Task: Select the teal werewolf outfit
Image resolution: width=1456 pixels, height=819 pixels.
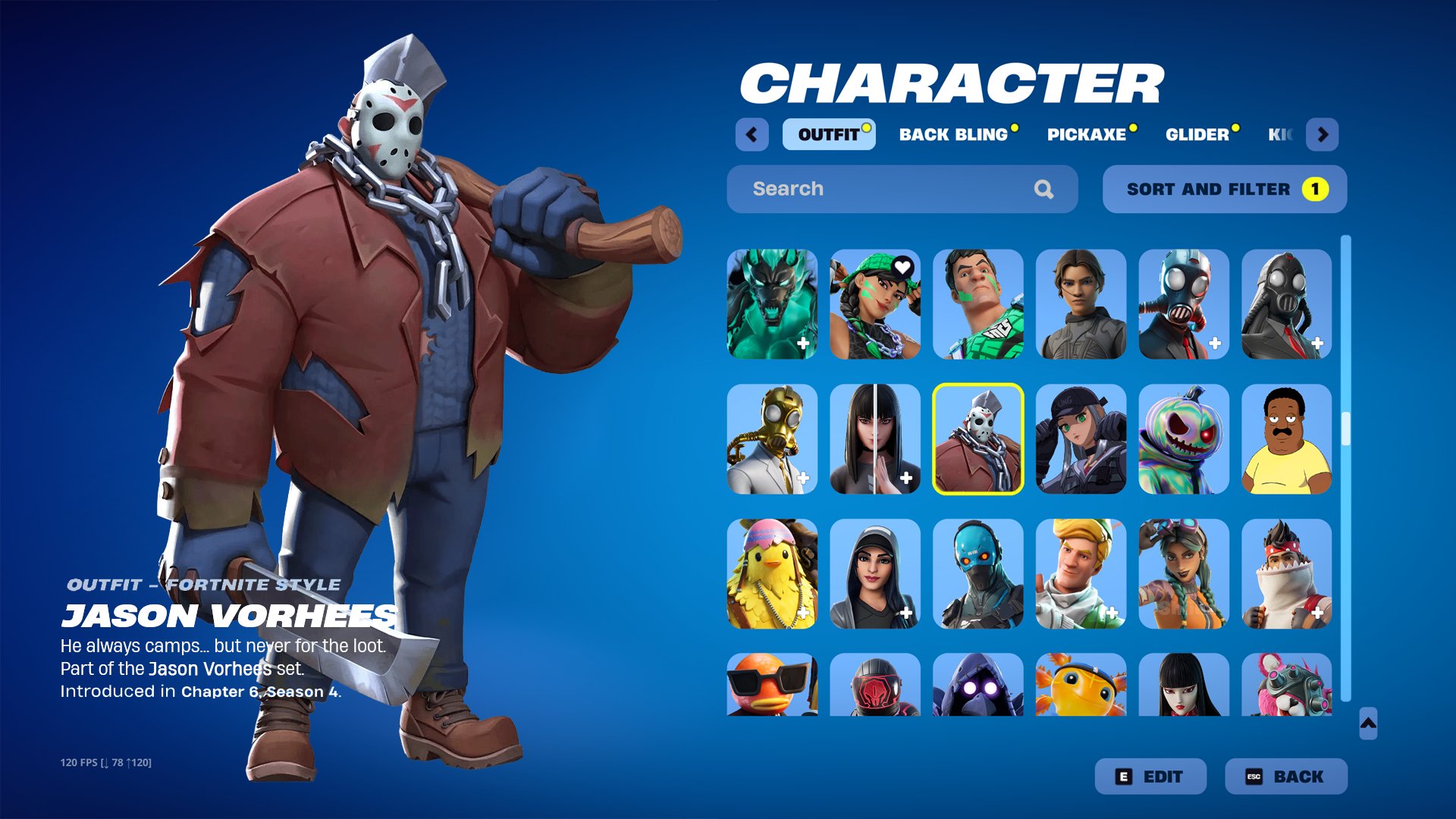Action: [x=772, y=304]
